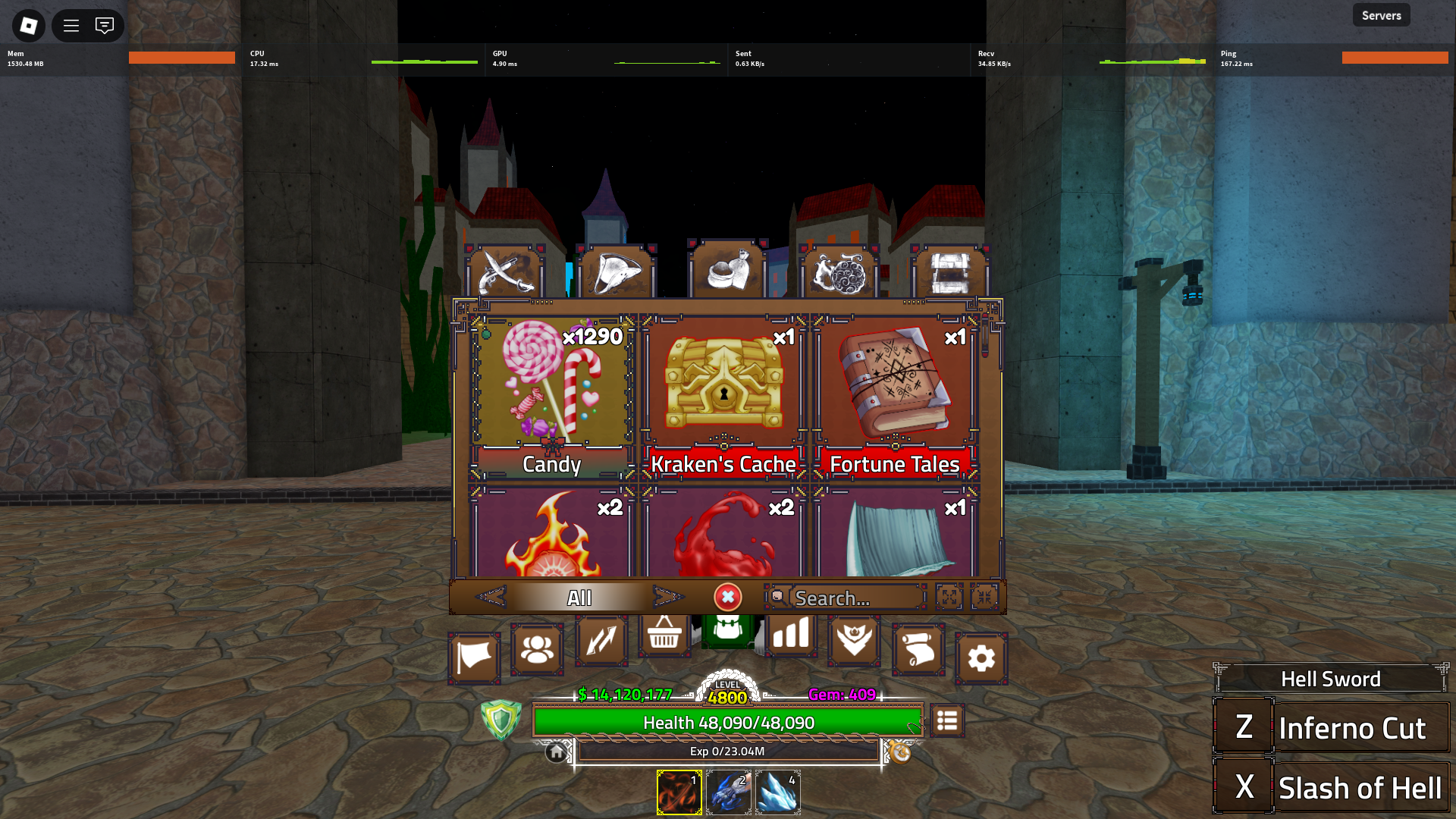The width and height of the screenshot is (1456, 819).
Task: Open the Roblox chat window
Action: [105, 26]
